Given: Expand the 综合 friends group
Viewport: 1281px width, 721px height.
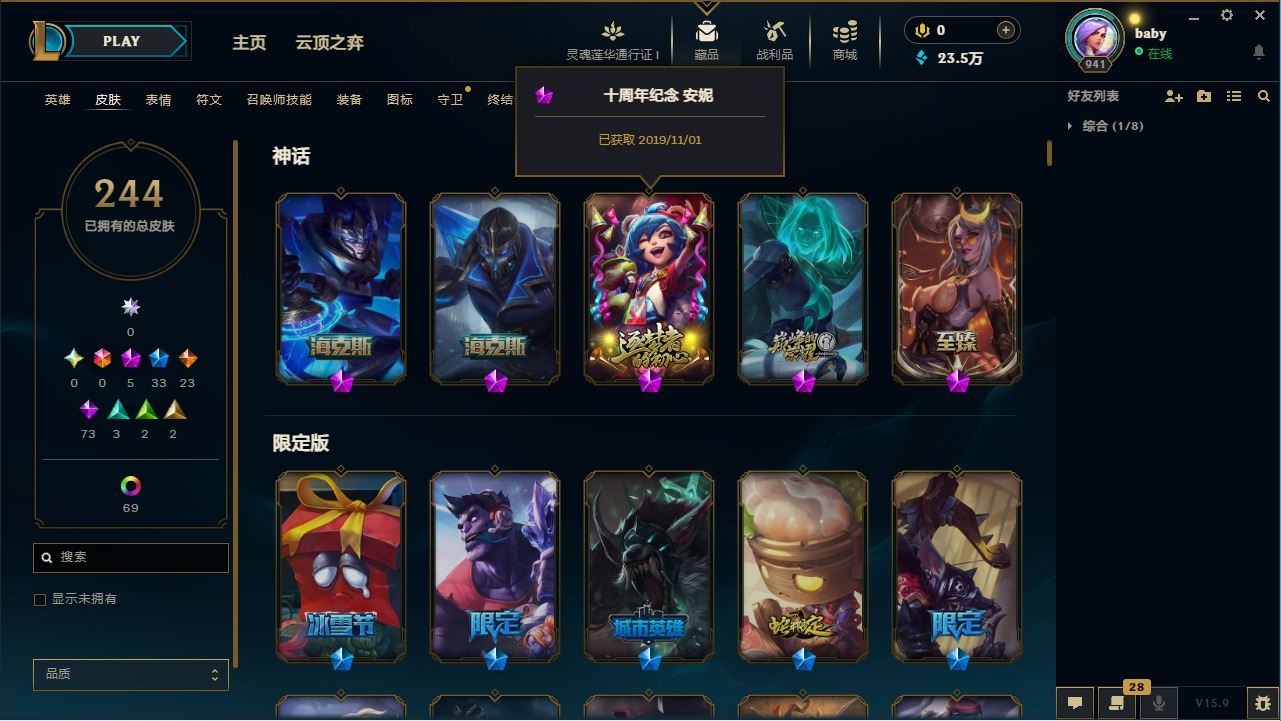Looking at the screenshot, I should click(x=1070, y=126).
